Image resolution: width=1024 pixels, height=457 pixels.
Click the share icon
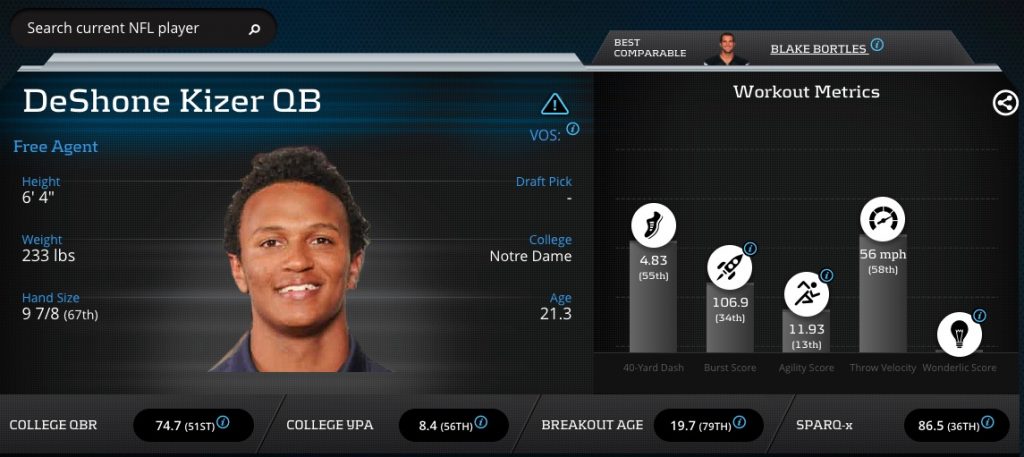(1005, 102)
